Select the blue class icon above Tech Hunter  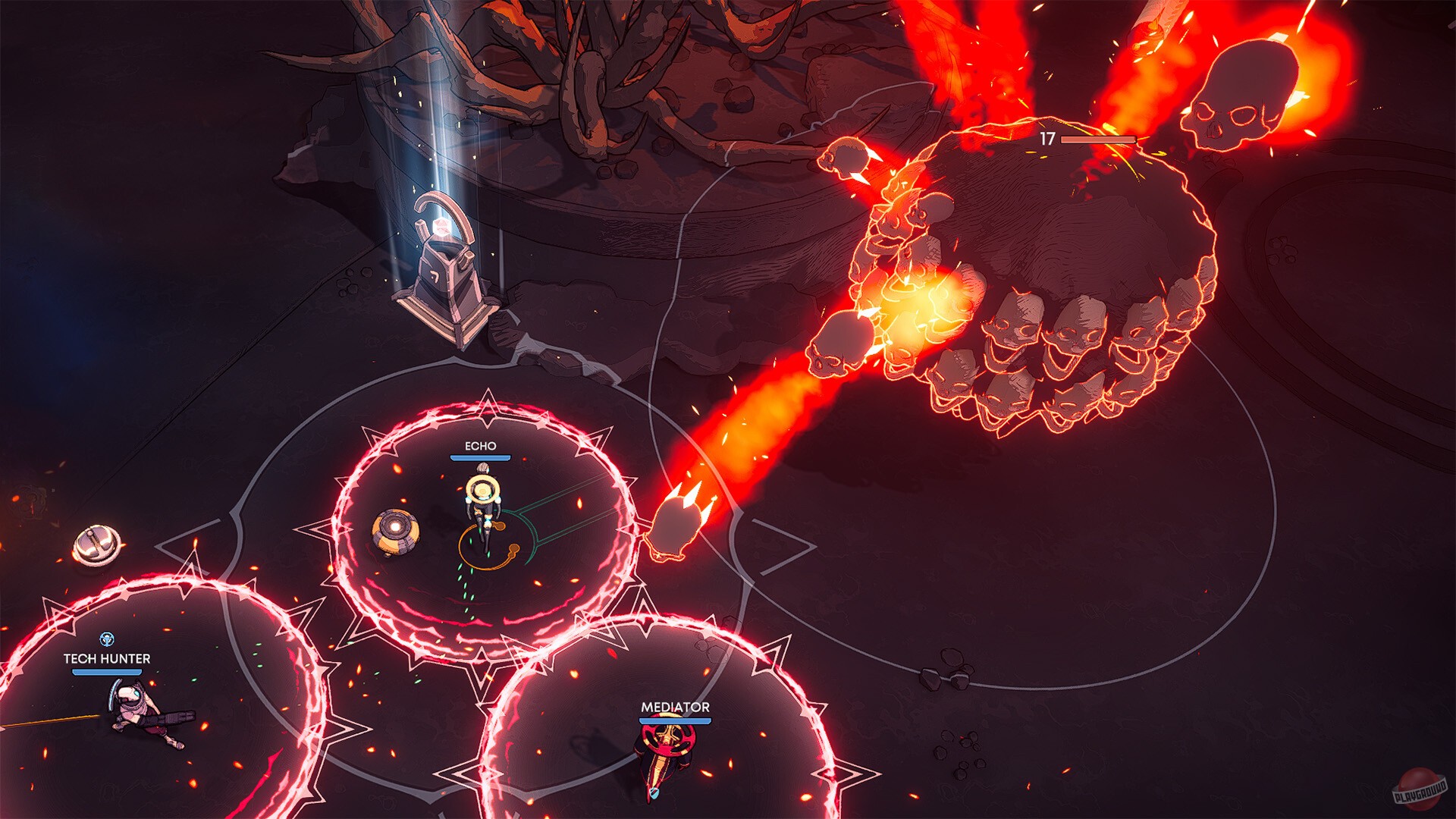[106, 639]
